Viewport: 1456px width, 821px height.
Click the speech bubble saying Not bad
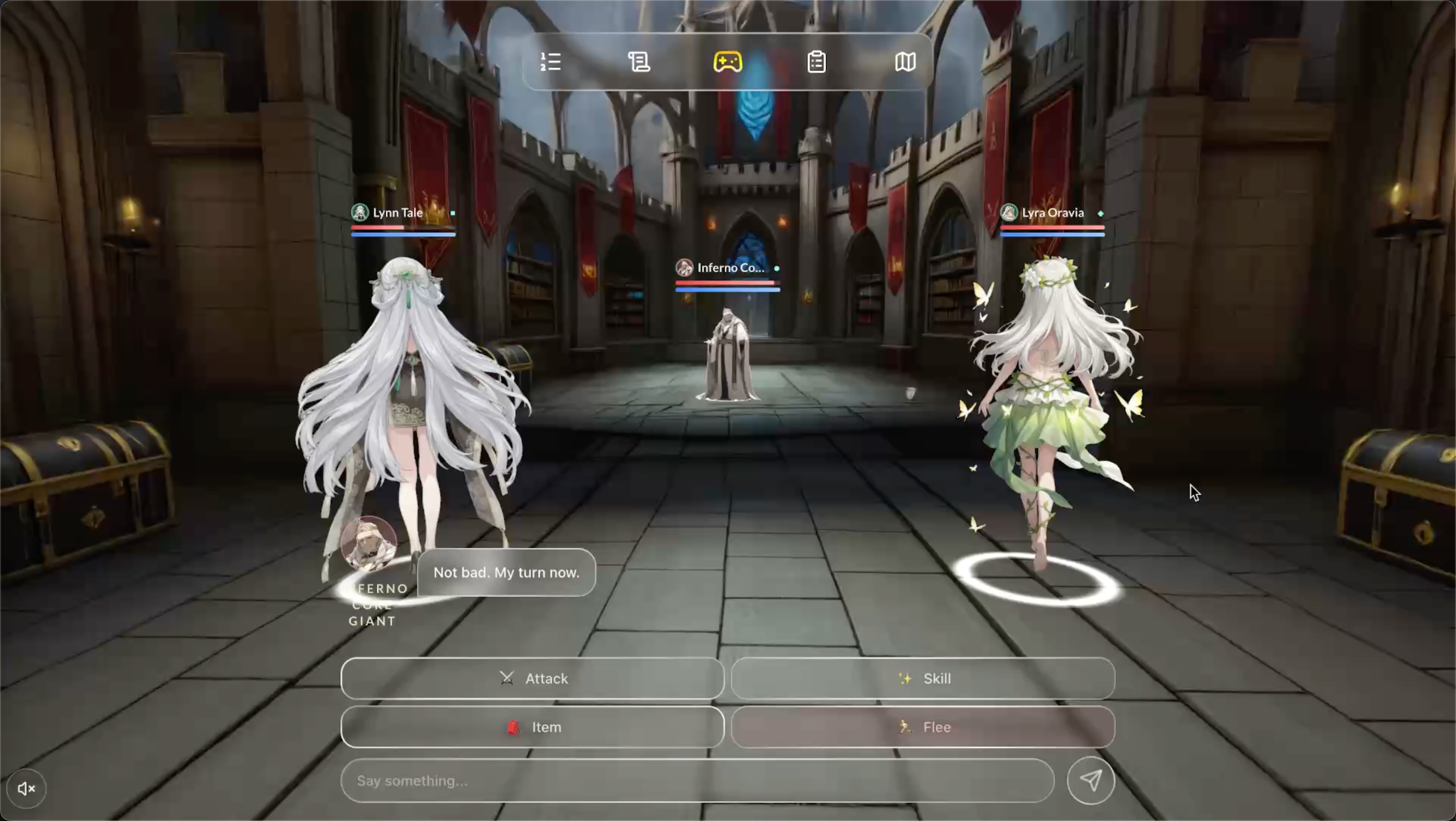click(506, 572)
